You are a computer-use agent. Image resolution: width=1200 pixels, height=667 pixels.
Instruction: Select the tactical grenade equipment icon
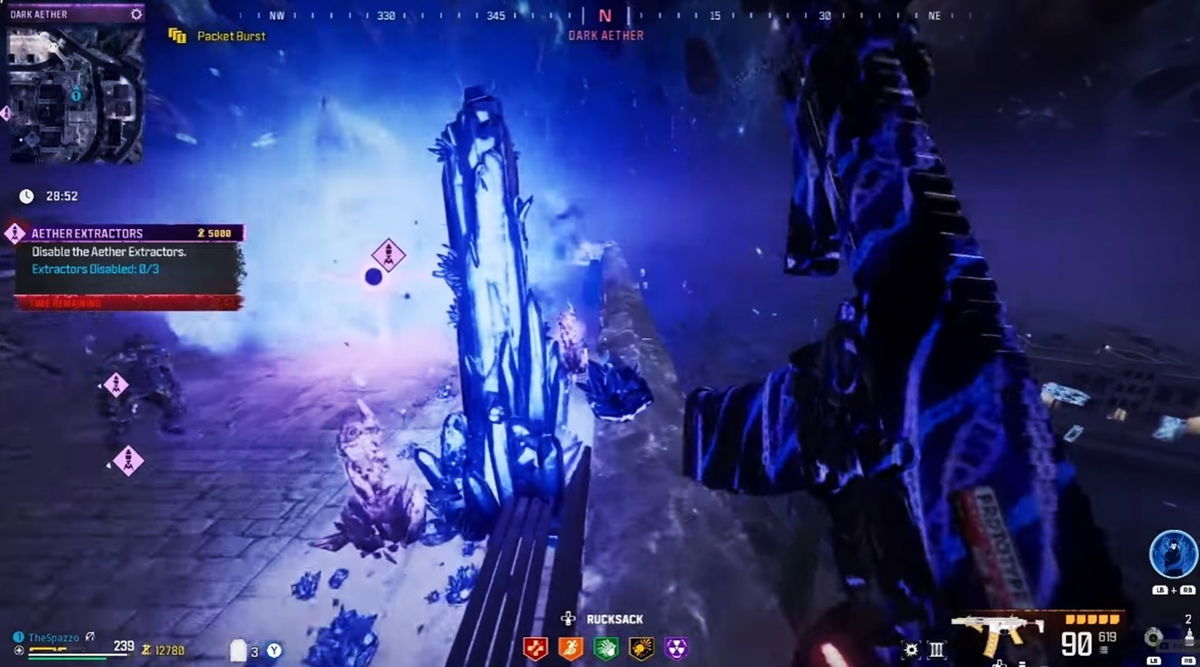click(x=1157, y=636)
